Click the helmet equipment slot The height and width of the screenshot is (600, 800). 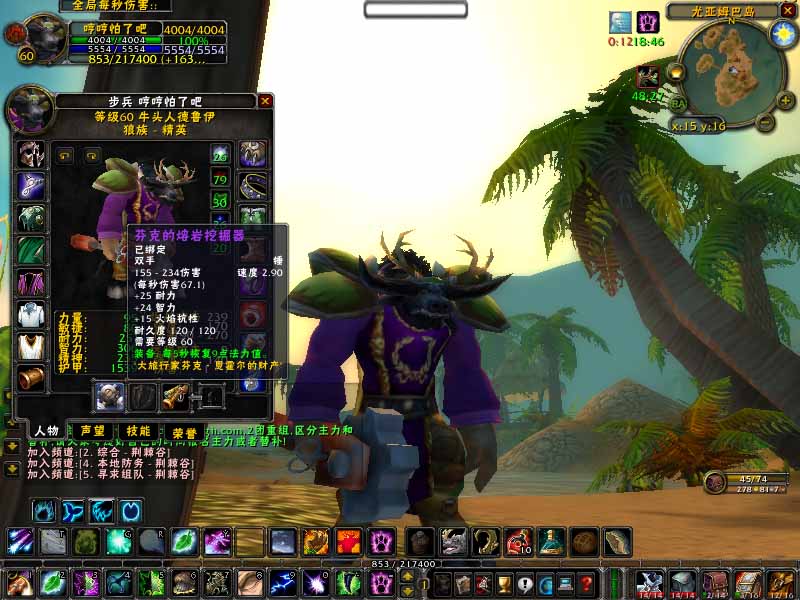point(31,155)
